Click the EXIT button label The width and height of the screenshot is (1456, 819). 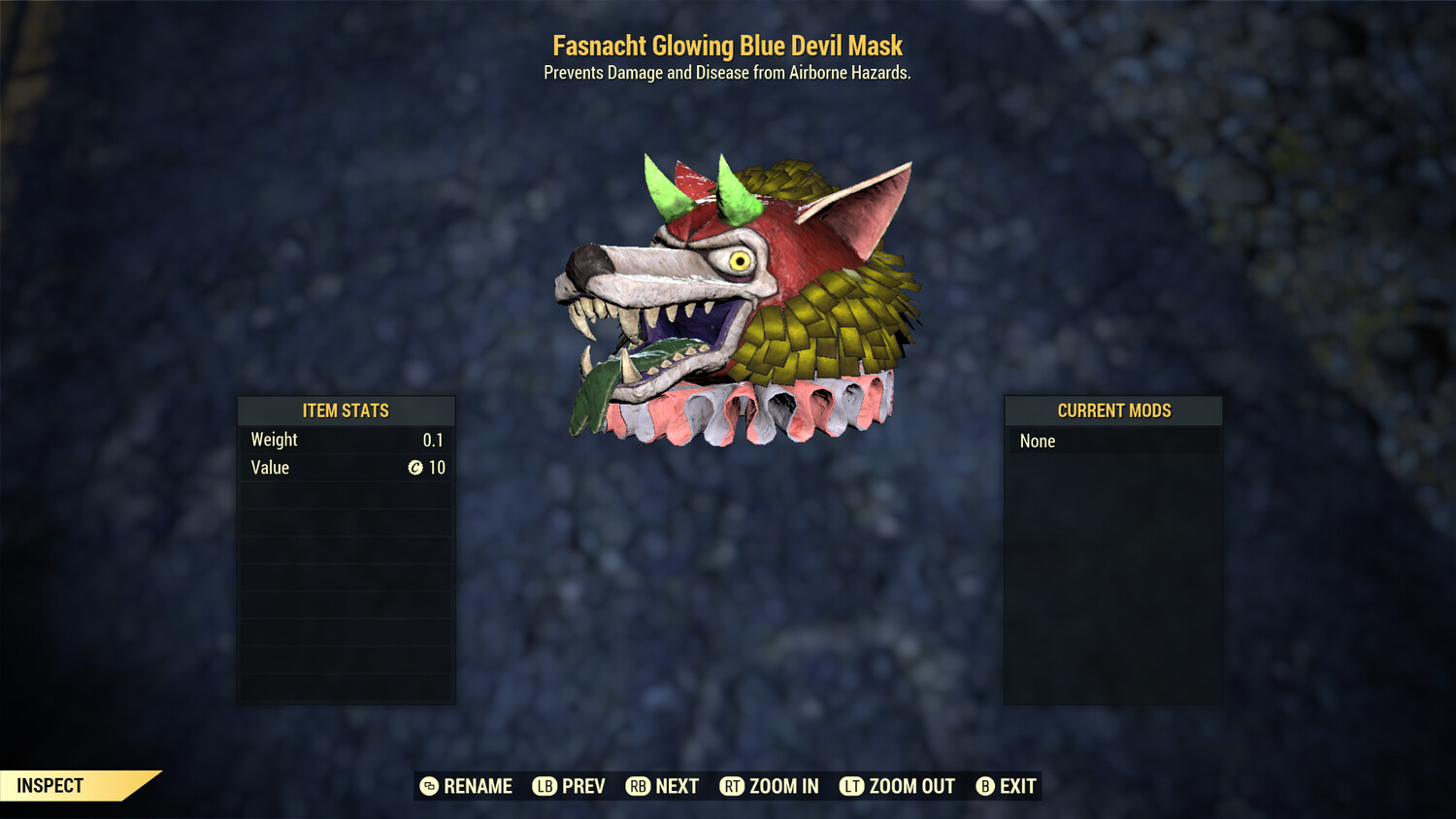click(1016, 786)
